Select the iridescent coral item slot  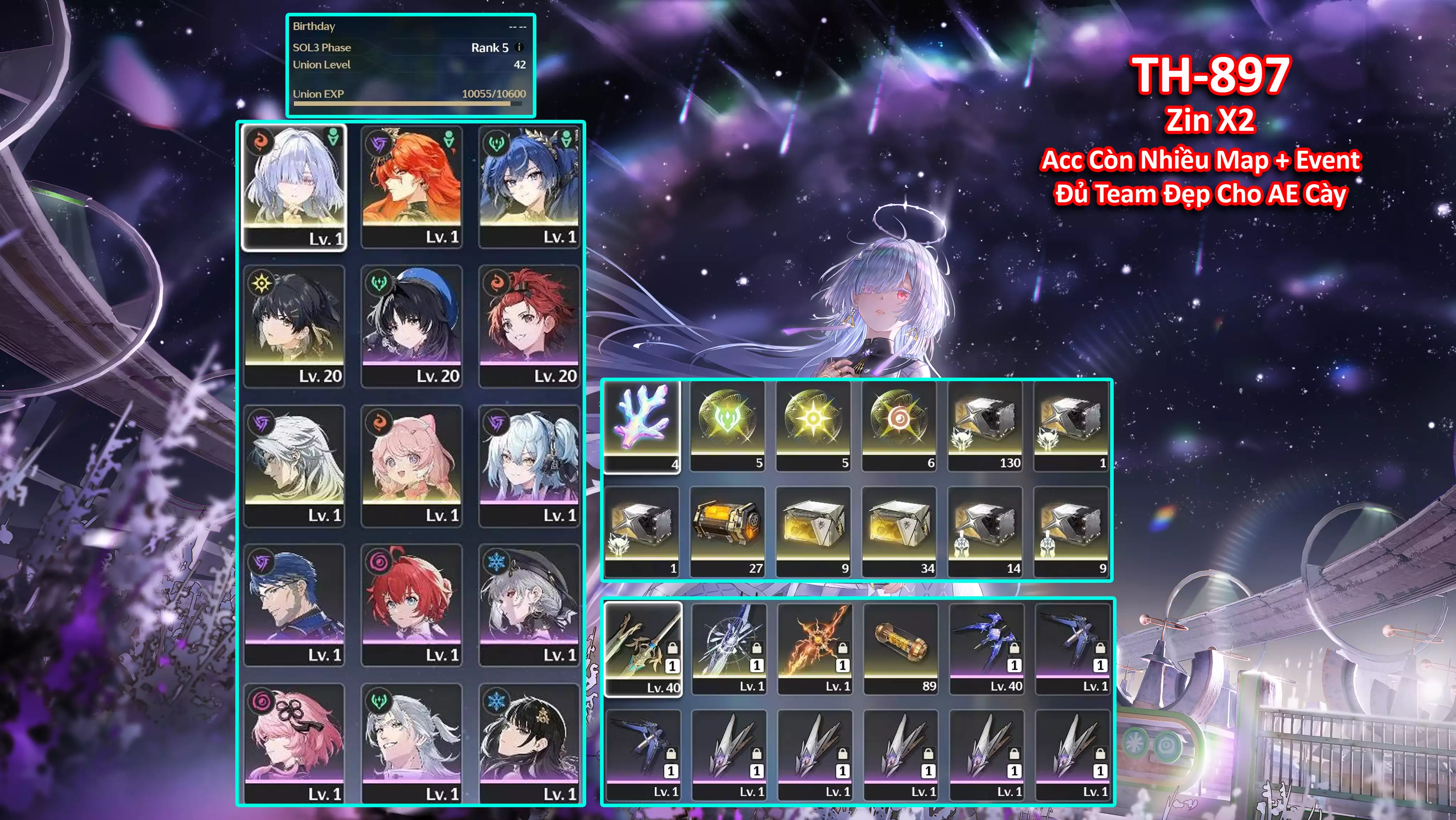642,426
